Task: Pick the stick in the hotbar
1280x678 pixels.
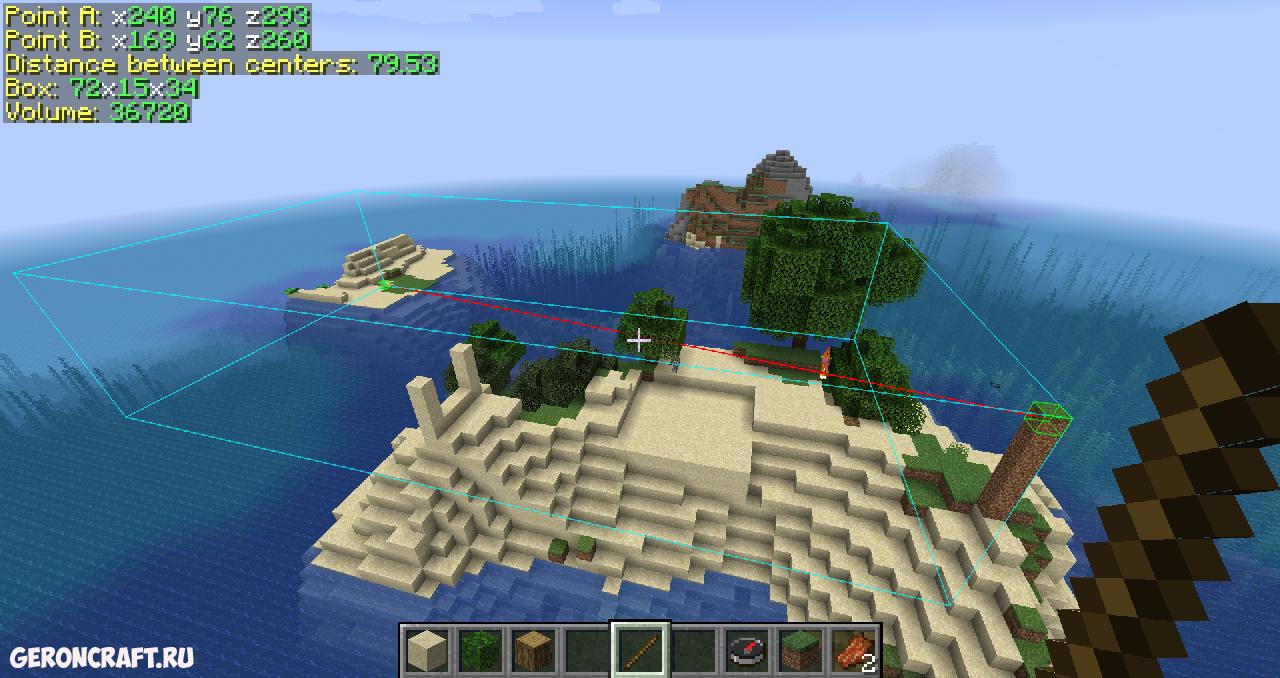Action: coord(640,650)
